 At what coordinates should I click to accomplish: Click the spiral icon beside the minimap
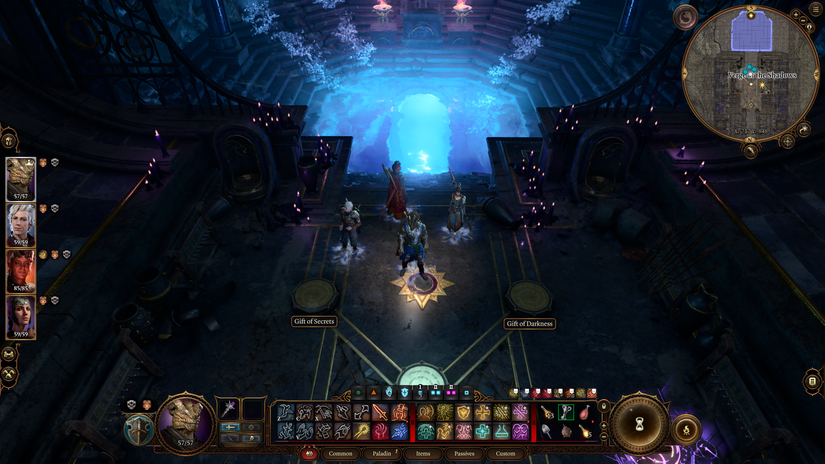tap(686, 17)
